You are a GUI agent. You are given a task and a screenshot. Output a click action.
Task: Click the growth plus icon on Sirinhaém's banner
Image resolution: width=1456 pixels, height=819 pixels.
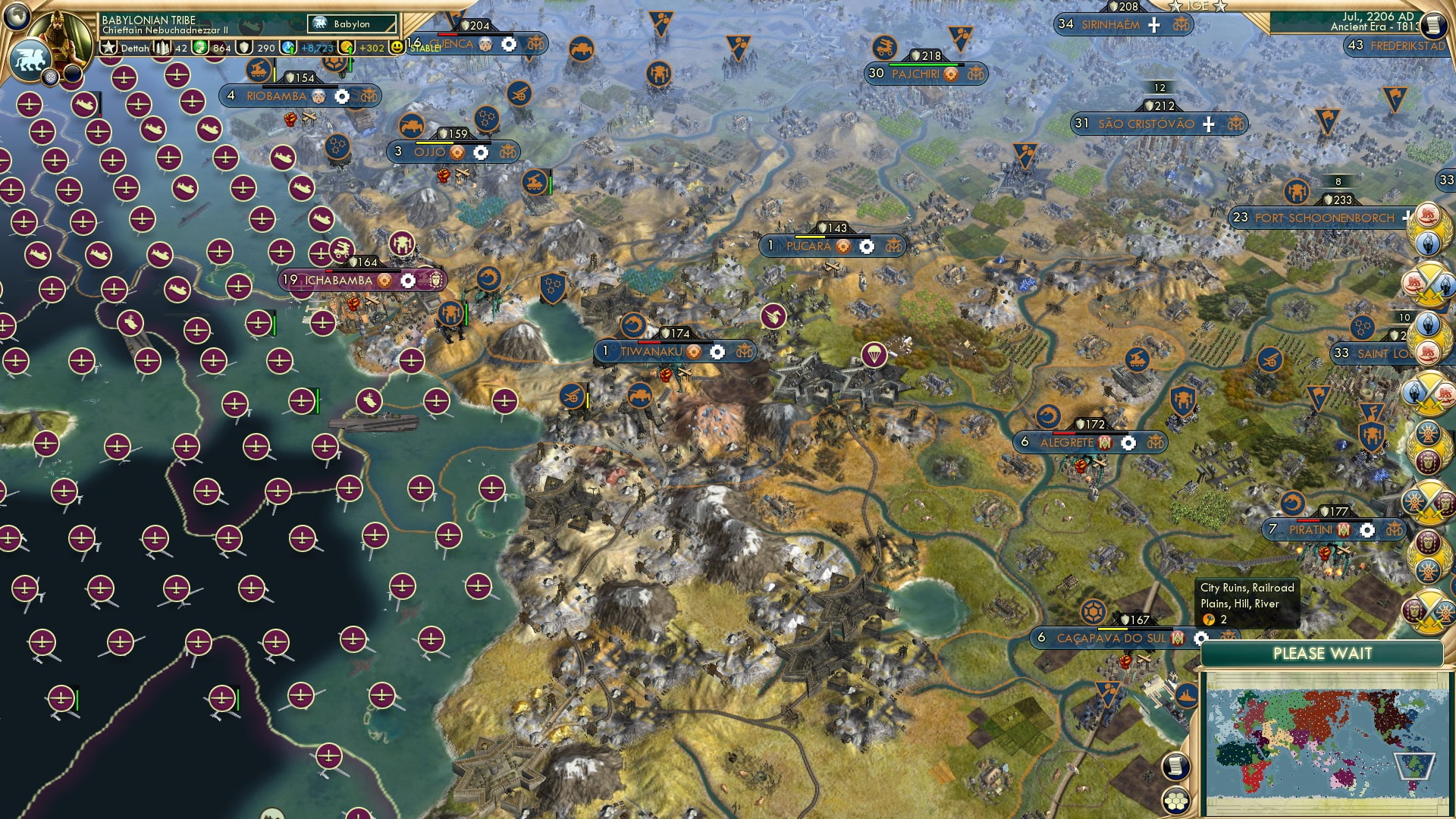pyautogui.click(x=1155, y=25)
